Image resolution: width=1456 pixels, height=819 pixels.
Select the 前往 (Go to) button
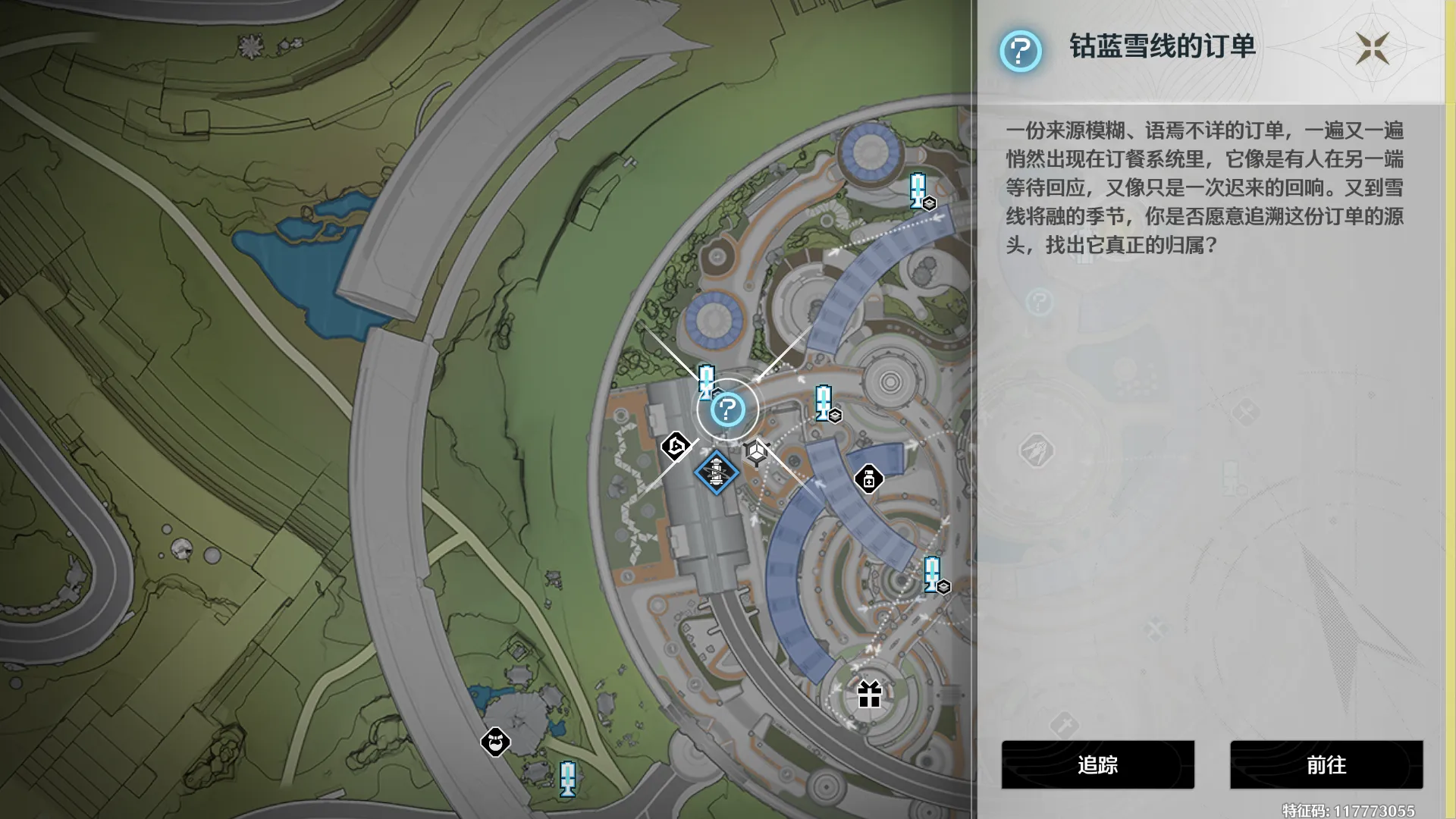(x=1326, y=764)
